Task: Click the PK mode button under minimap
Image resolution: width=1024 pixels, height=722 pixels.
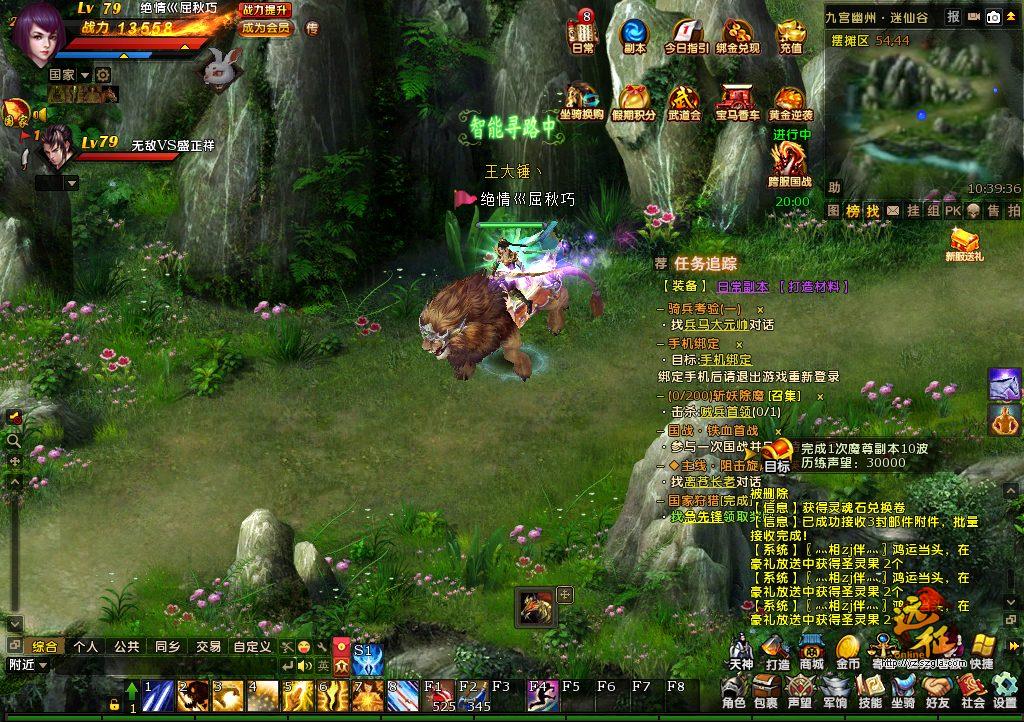Action: tap(952, 211)
